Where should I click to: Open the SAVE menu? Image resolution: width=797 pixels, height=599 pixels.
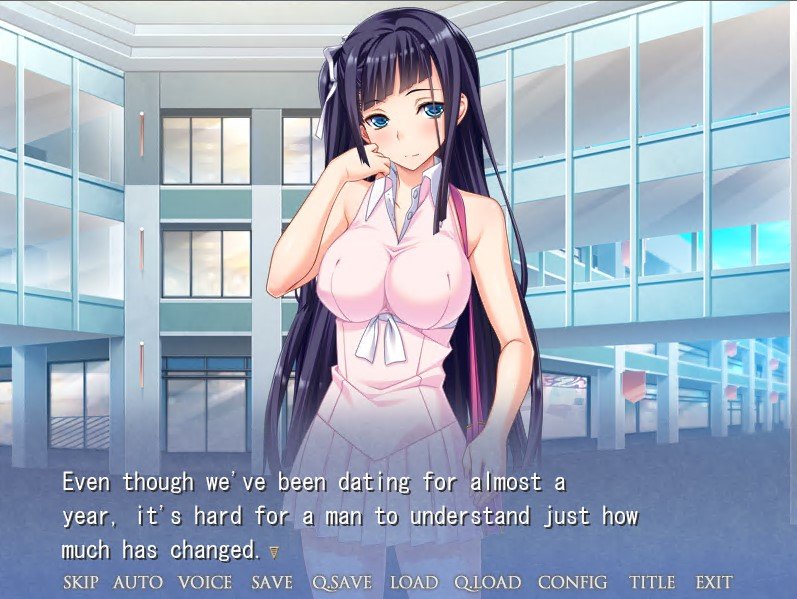pyautogui.click(x=272, y=582)
